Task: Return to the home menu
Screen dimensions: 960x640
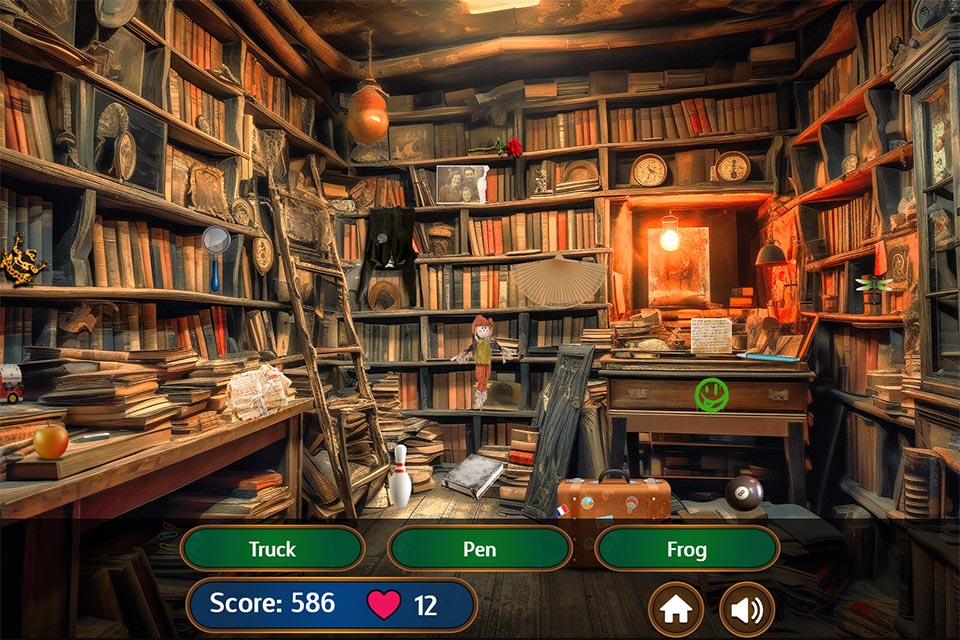Action: tap(676, 609)
